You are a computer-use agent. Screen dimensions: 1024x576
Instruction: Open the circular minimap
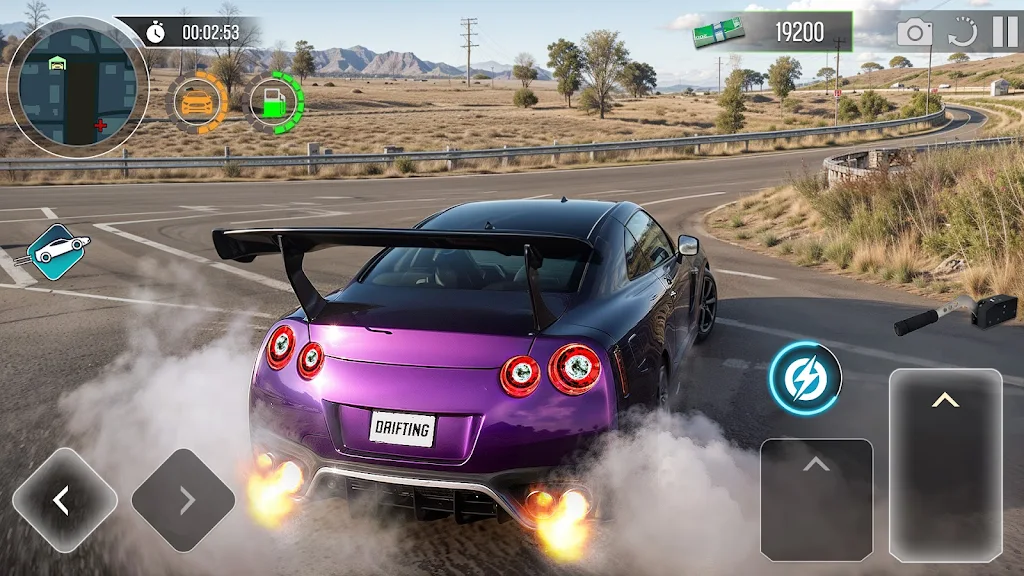pyautogui.click(x=77, y=86)
